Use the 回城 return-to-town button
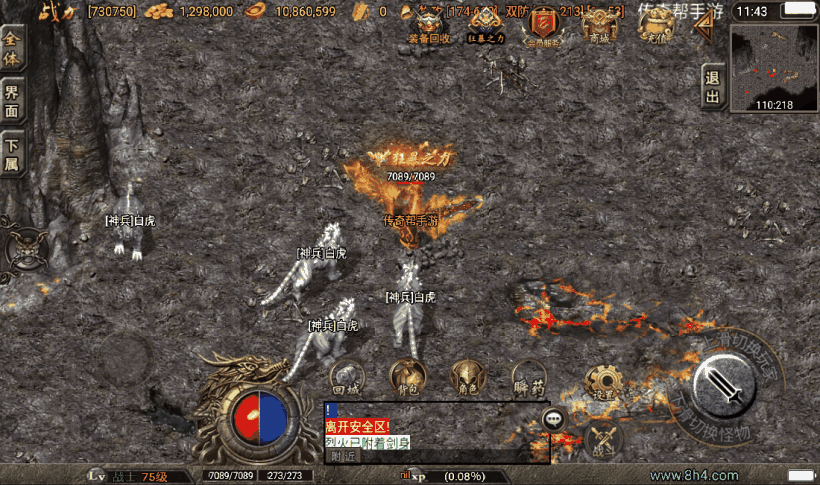 pyautogui.click(x=347, y=379)
